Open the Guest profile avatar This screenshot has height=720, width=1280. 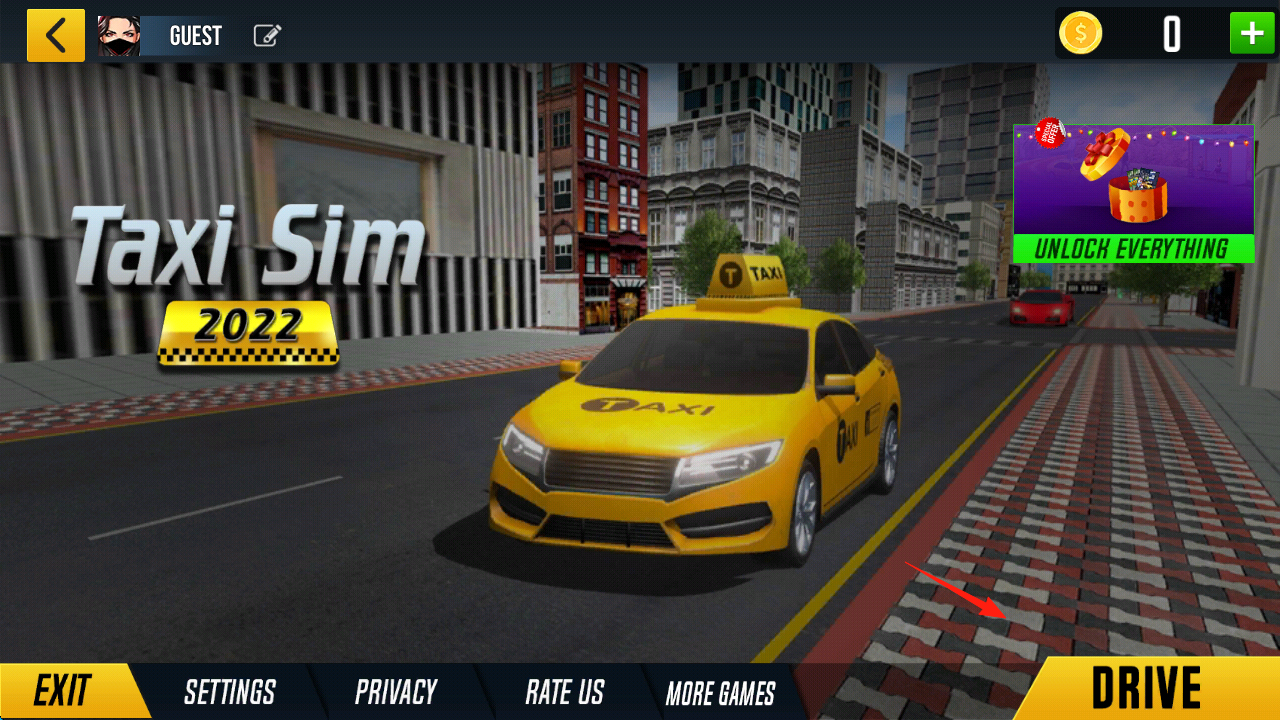pos(119,36)
